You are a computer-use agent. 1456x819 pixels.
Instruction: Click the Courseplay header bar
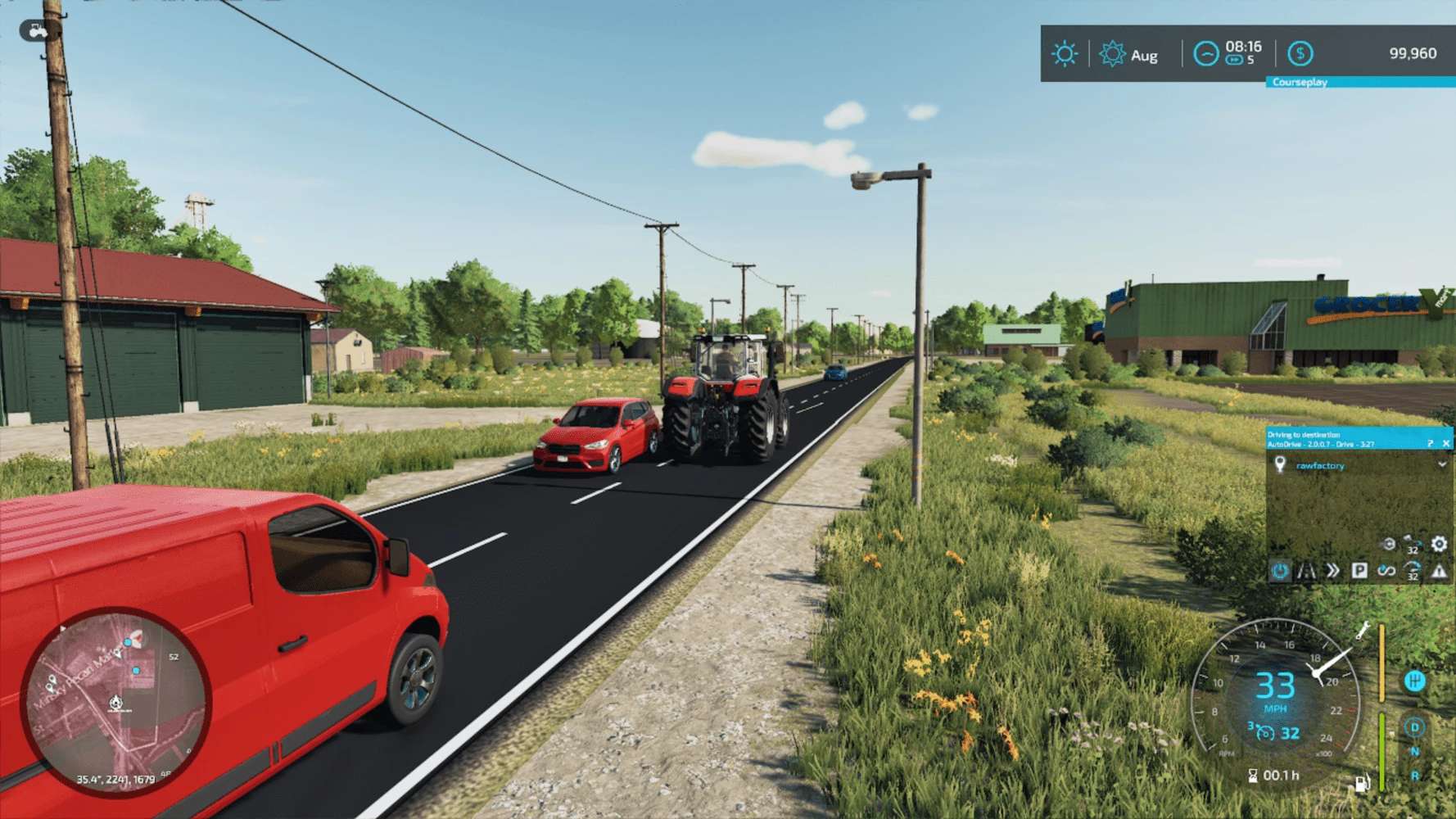(x=1359, y=82)
